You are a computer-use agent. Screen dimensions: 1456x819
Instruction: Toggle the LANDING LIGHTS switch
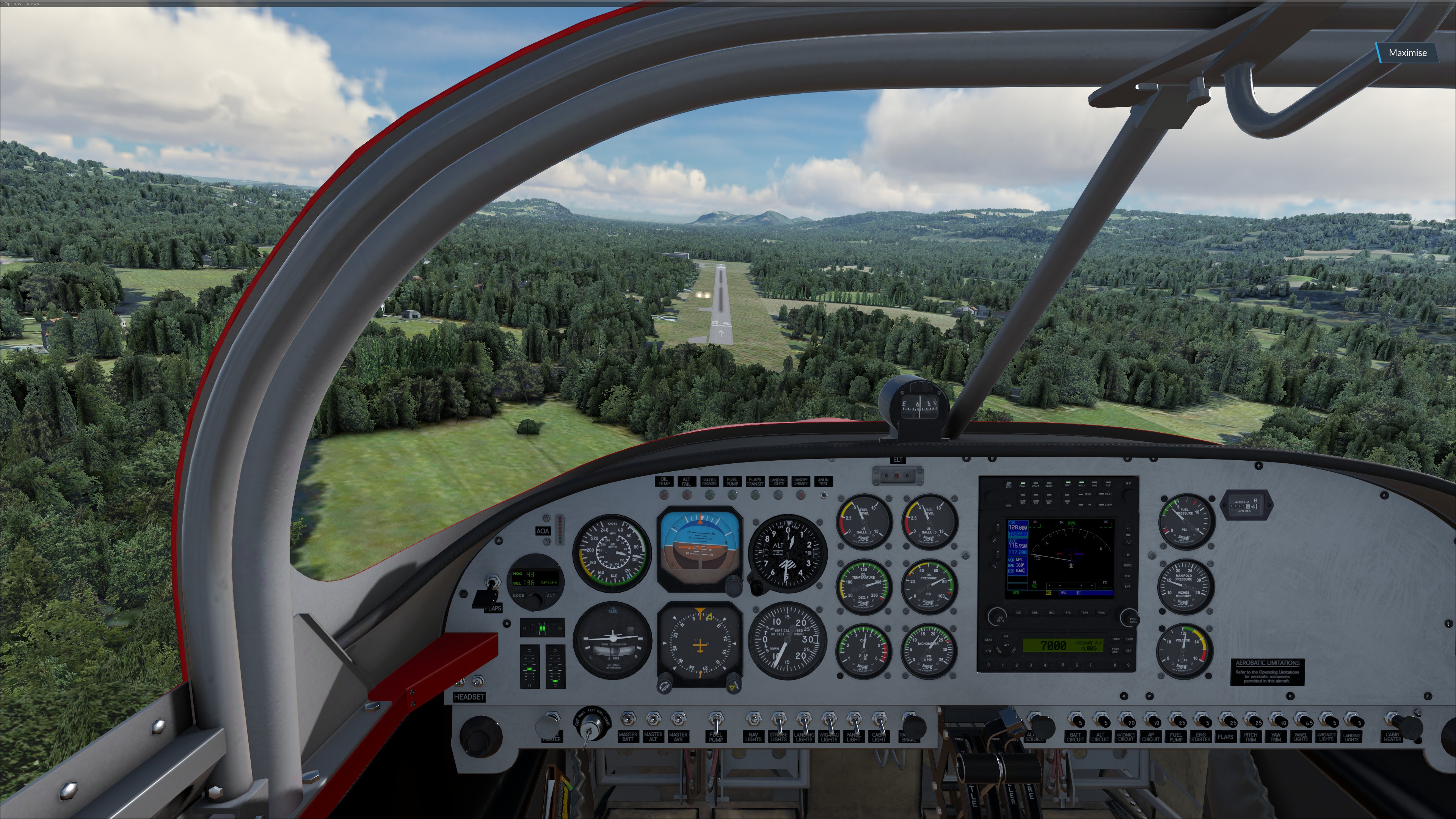pyautogui.click(x=805, y=723)
